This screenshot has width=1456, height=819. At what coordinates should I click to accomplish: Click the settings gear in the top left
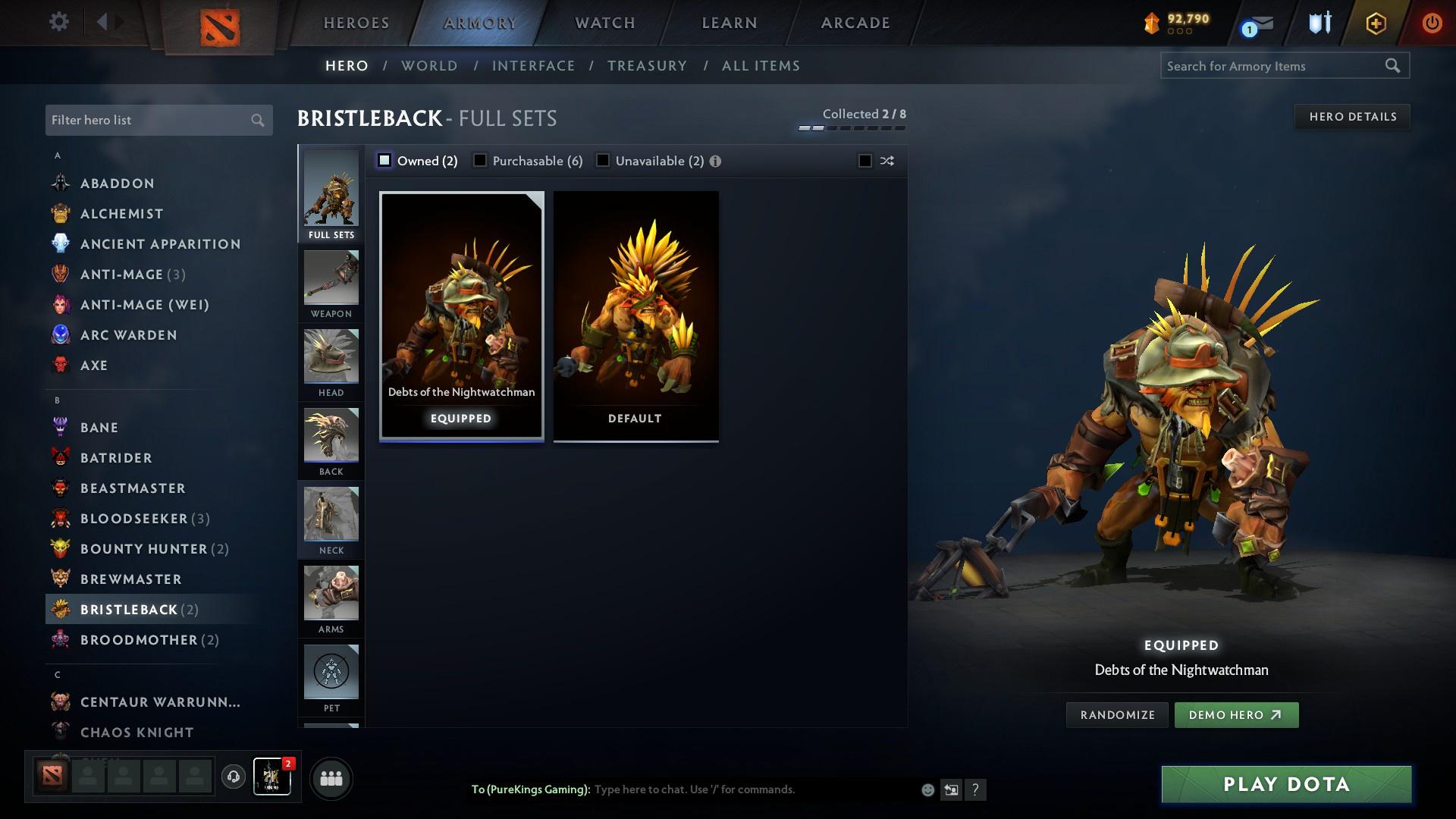[x=58, y=22]
